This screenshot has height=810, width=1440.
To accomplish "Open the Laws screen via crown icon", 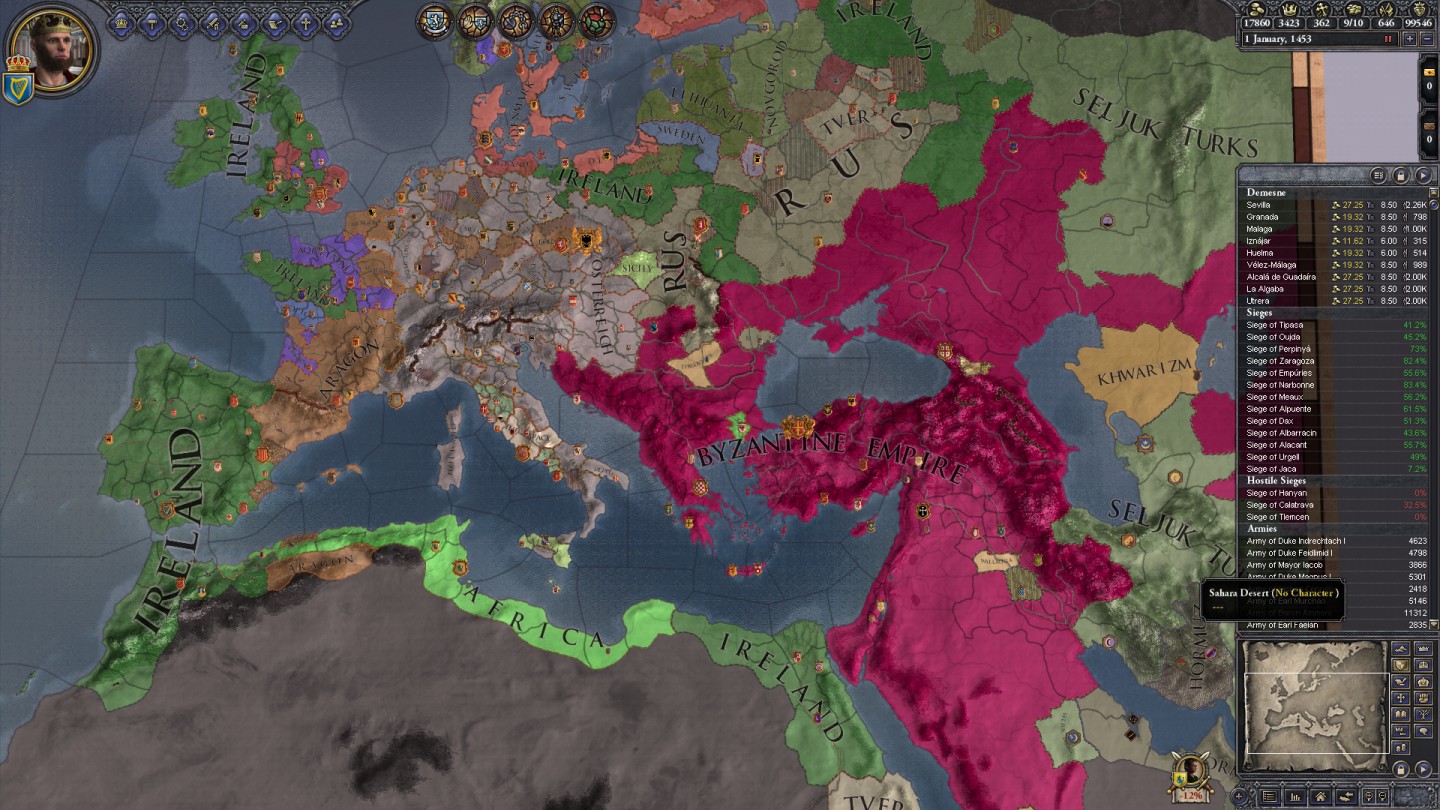I will point(120,22).
